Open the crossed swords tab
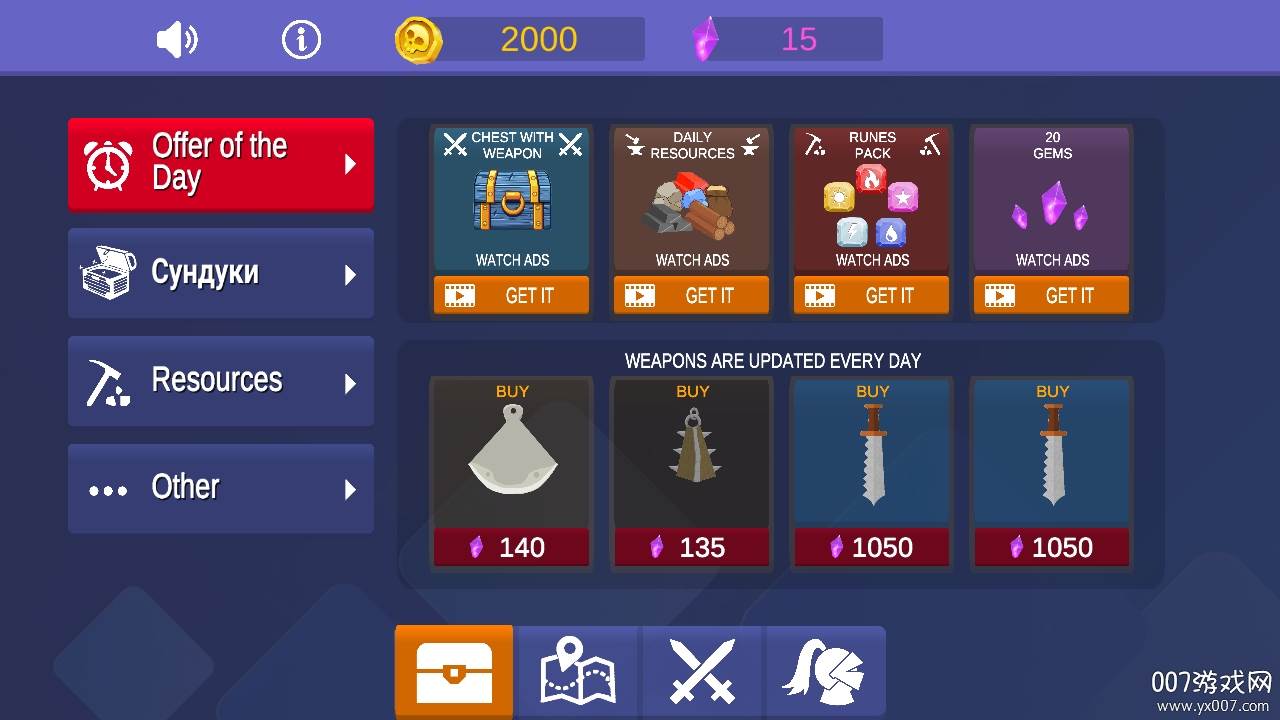Viewport: 1280px width, 720px height. [702, 672]
